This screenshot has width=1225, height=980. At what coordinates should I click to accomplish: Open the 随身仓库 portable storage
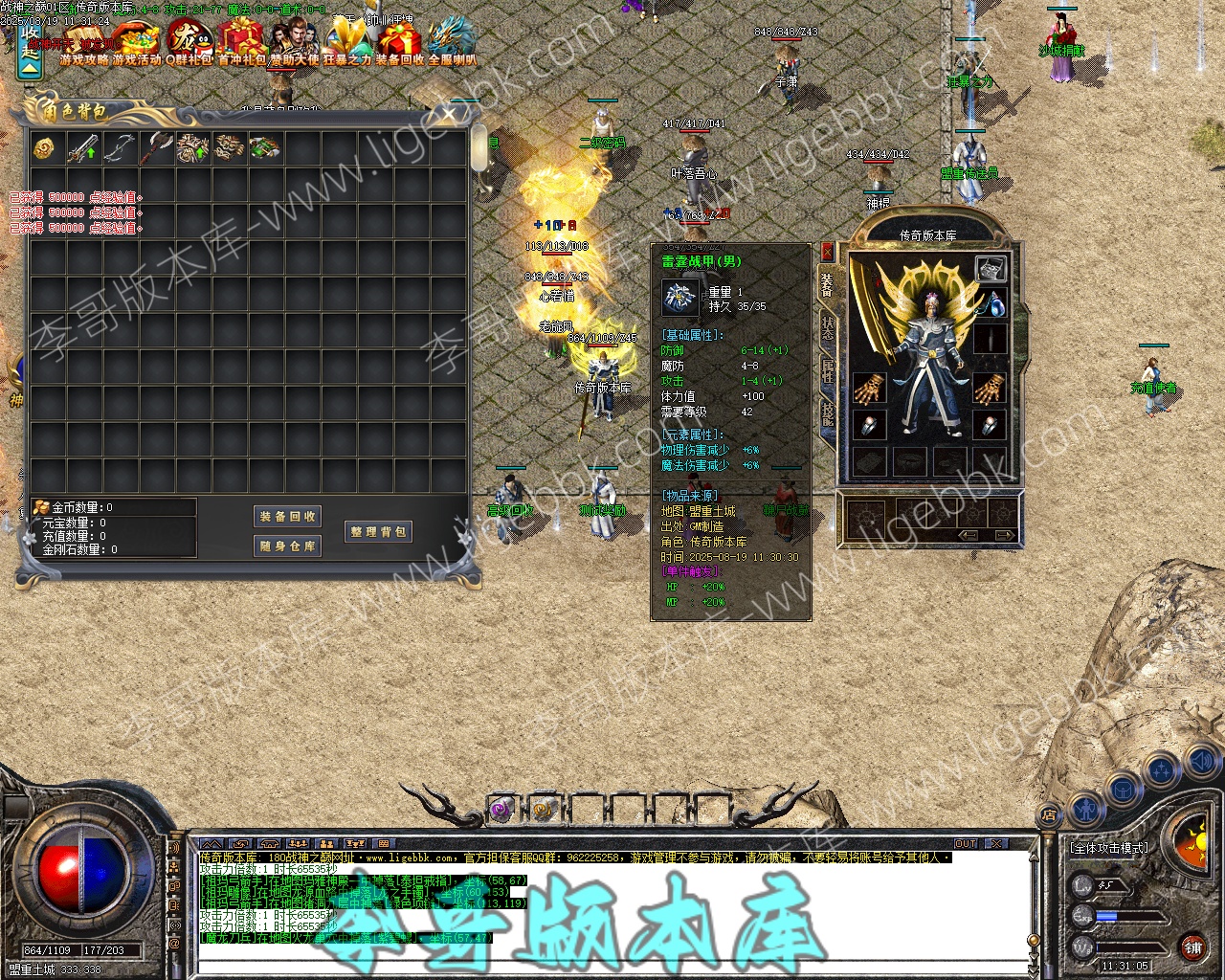[288, 546]
